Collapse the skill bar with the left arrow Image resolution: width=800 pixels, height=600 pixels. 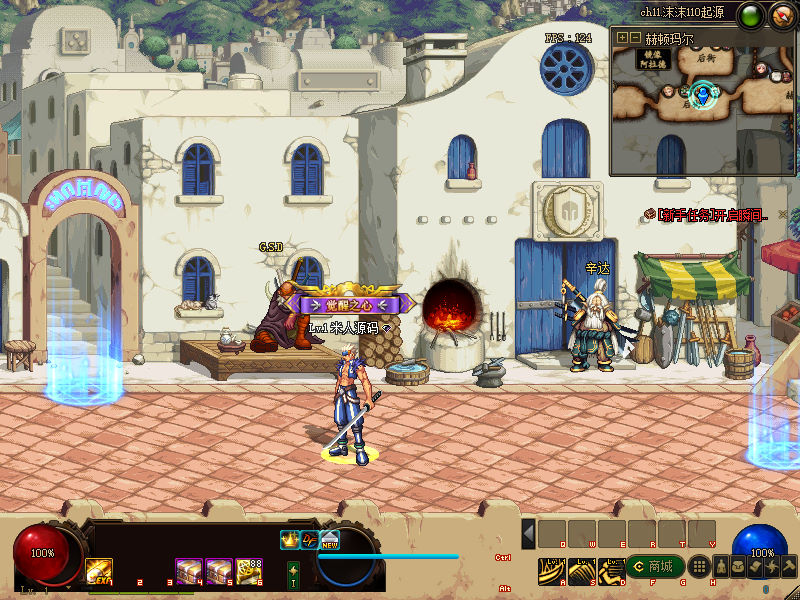point(529,533)
